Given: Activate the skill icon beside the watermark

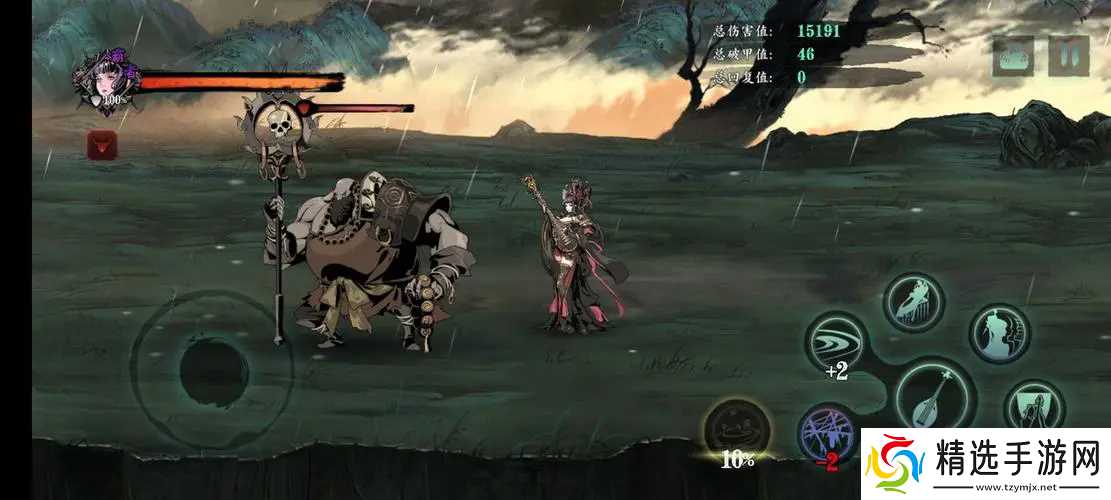Looking at the screenshot, I should tap(1034, 407).
